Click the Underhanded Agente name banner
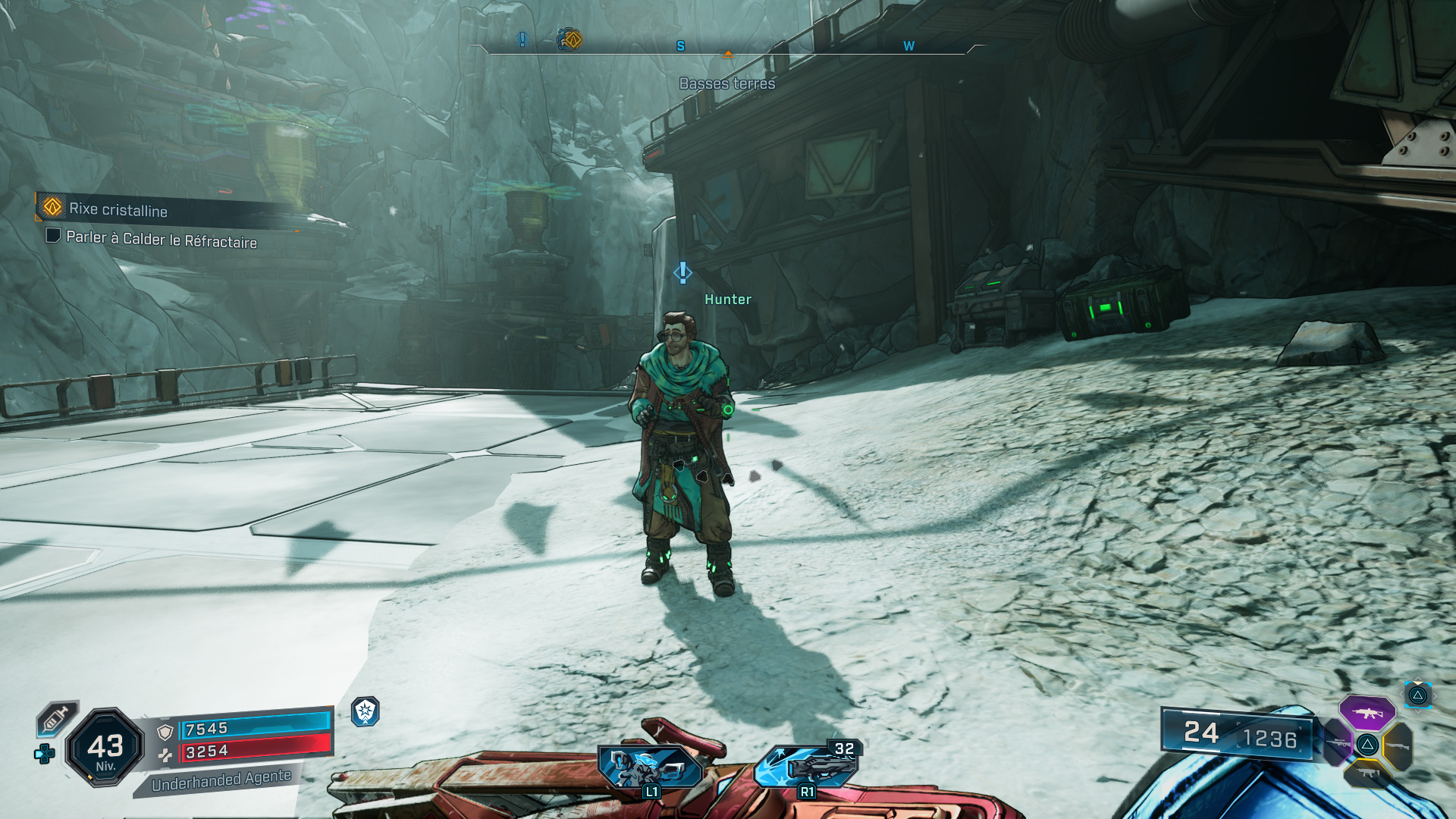This screenshot has height=819, width=1456. coord(220,780)
